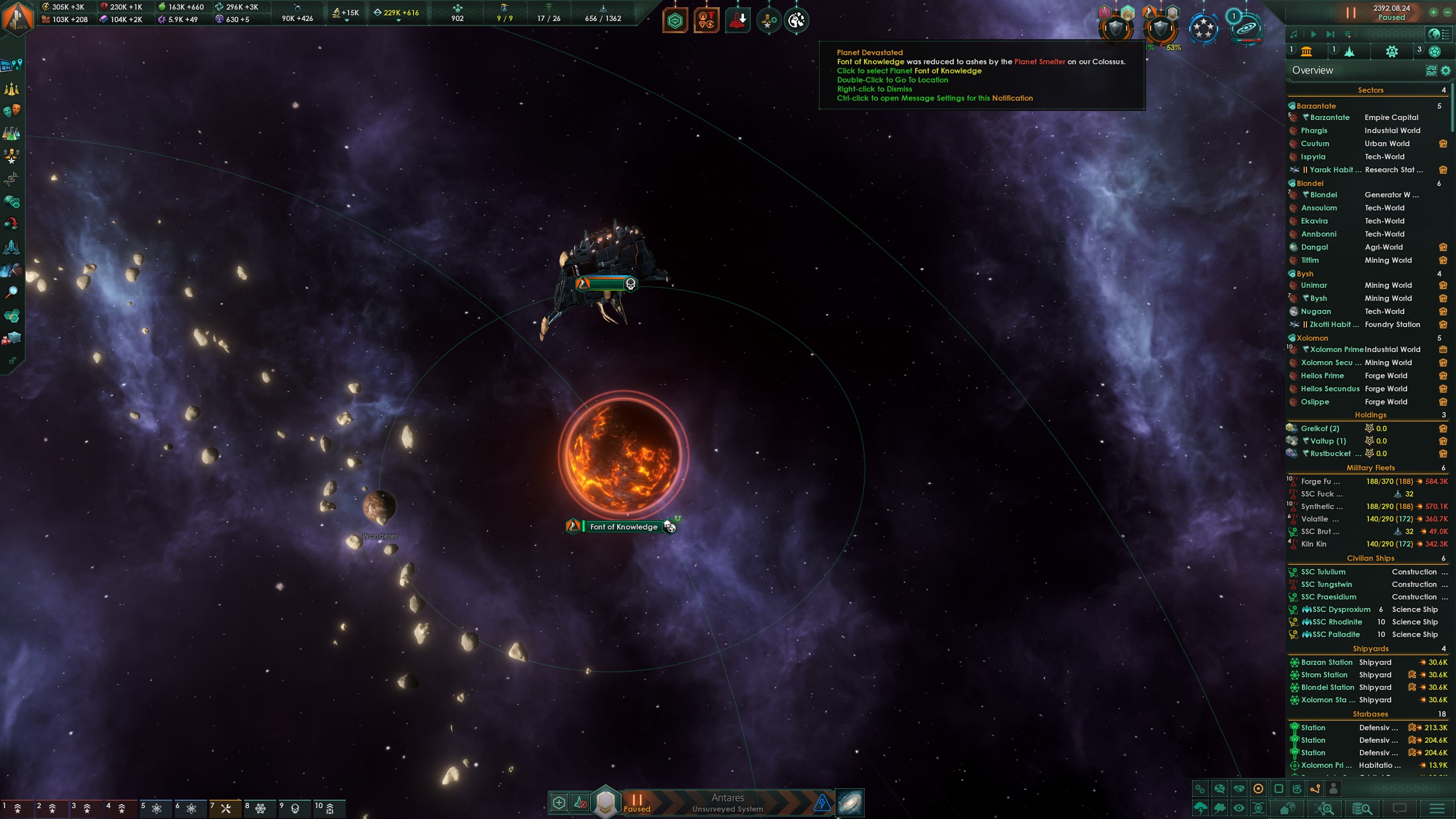Toggle the detailed map eye filter

coord(1239,808)
